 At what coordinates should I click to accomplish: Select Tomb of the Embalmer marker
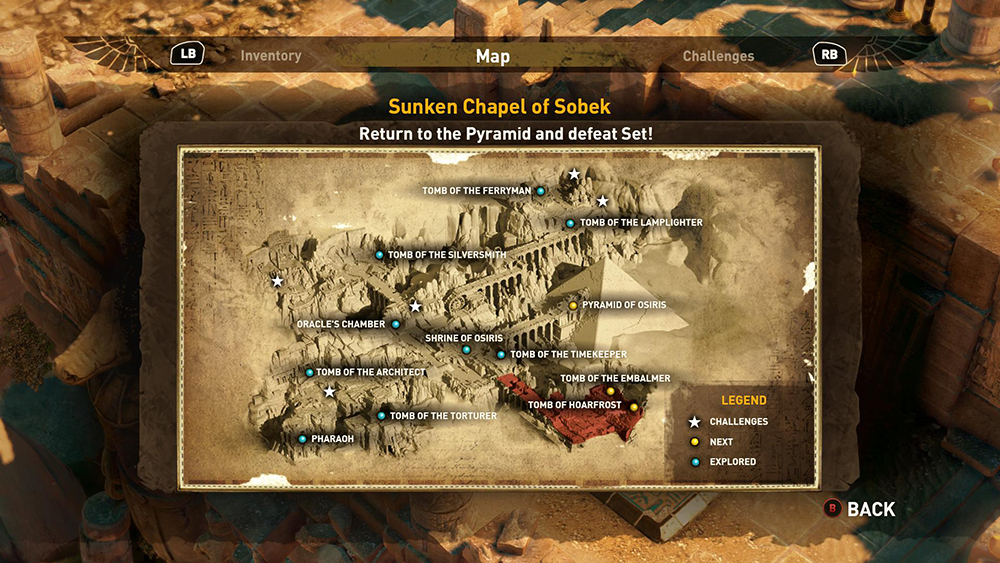(611, 391)
